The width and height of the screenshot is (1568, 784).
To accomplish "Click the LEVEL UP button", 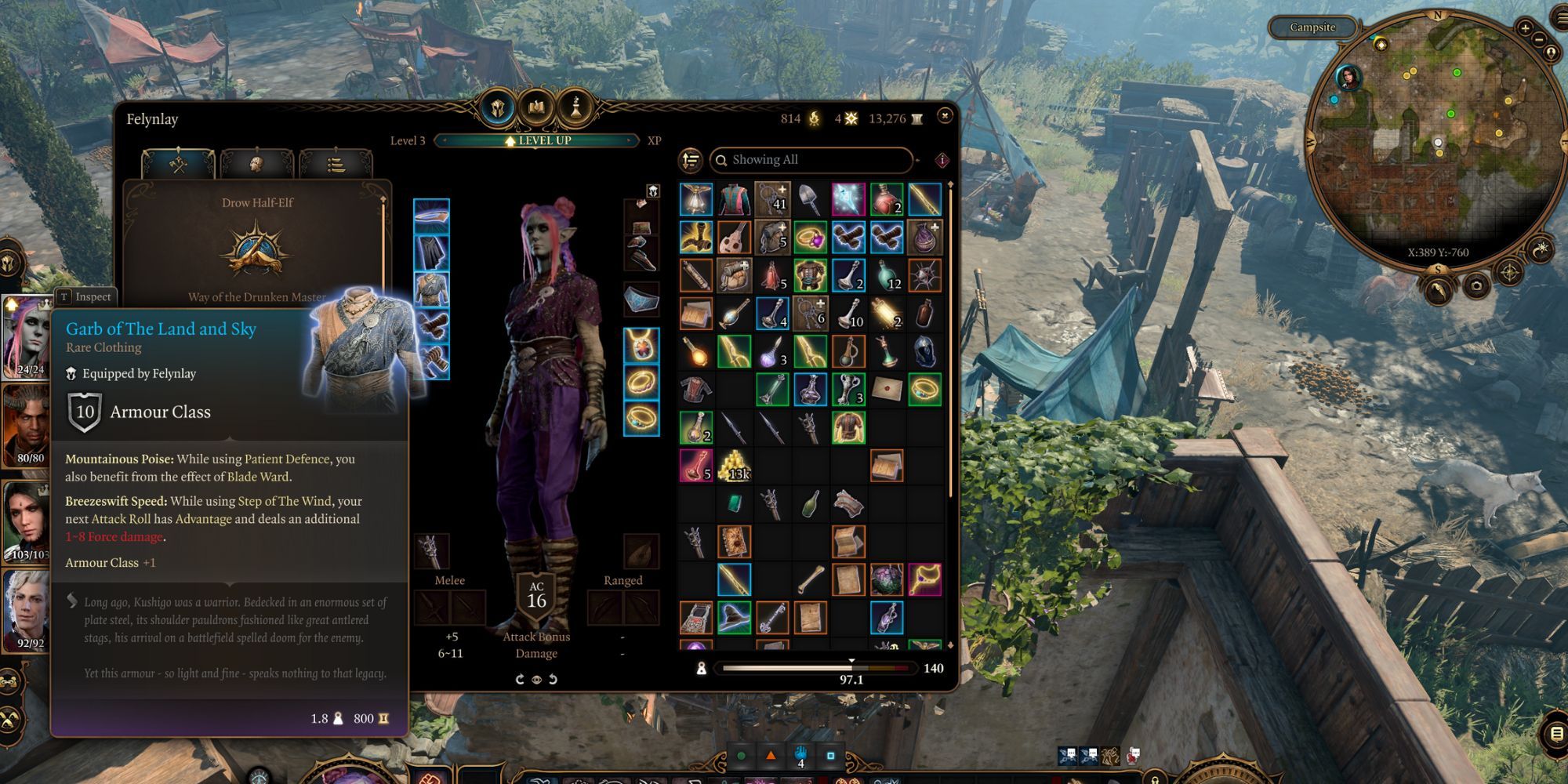I will click(539, 140).
